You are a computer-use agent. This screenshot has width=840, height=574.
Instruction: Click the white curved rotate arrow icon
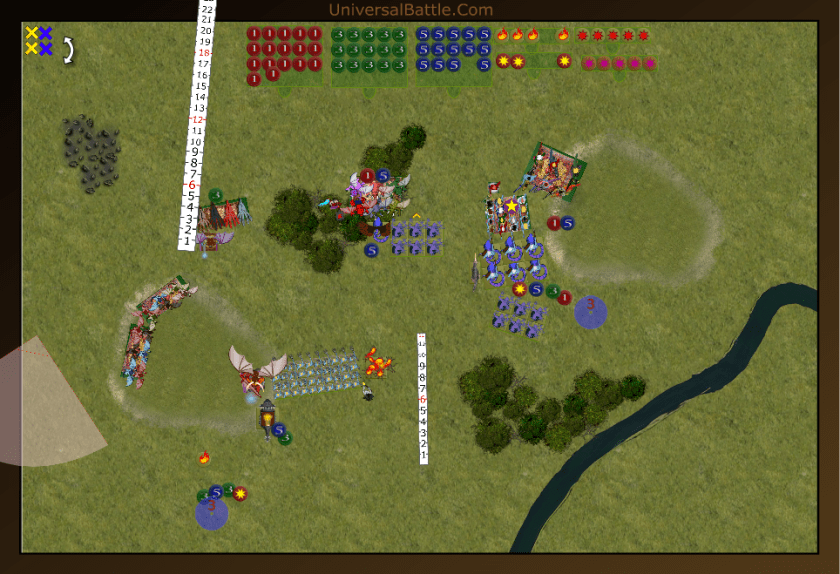click(x=69, y=50)
